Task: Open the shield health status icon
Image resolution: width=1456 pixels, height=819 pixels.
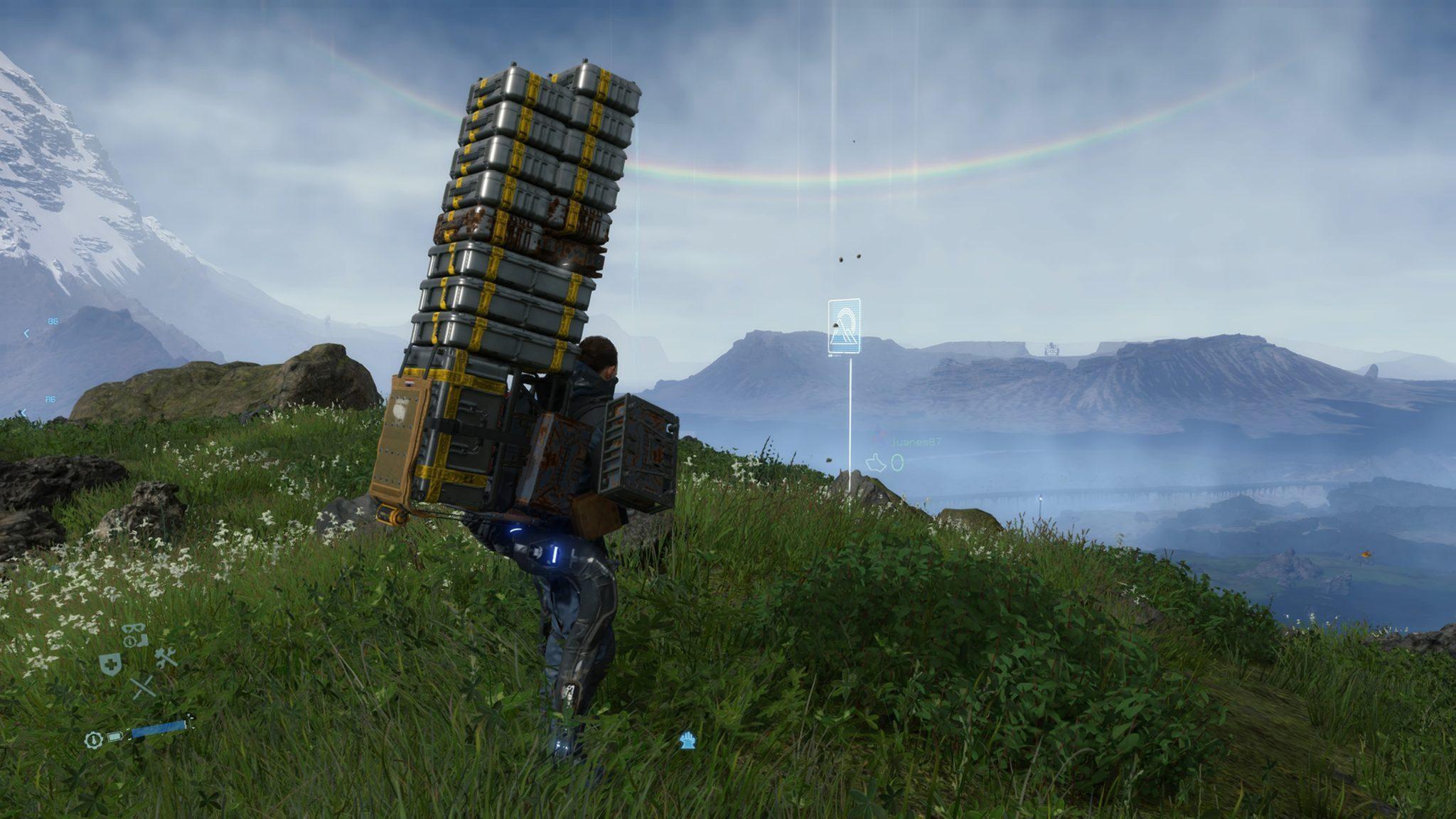Action: 110,665
